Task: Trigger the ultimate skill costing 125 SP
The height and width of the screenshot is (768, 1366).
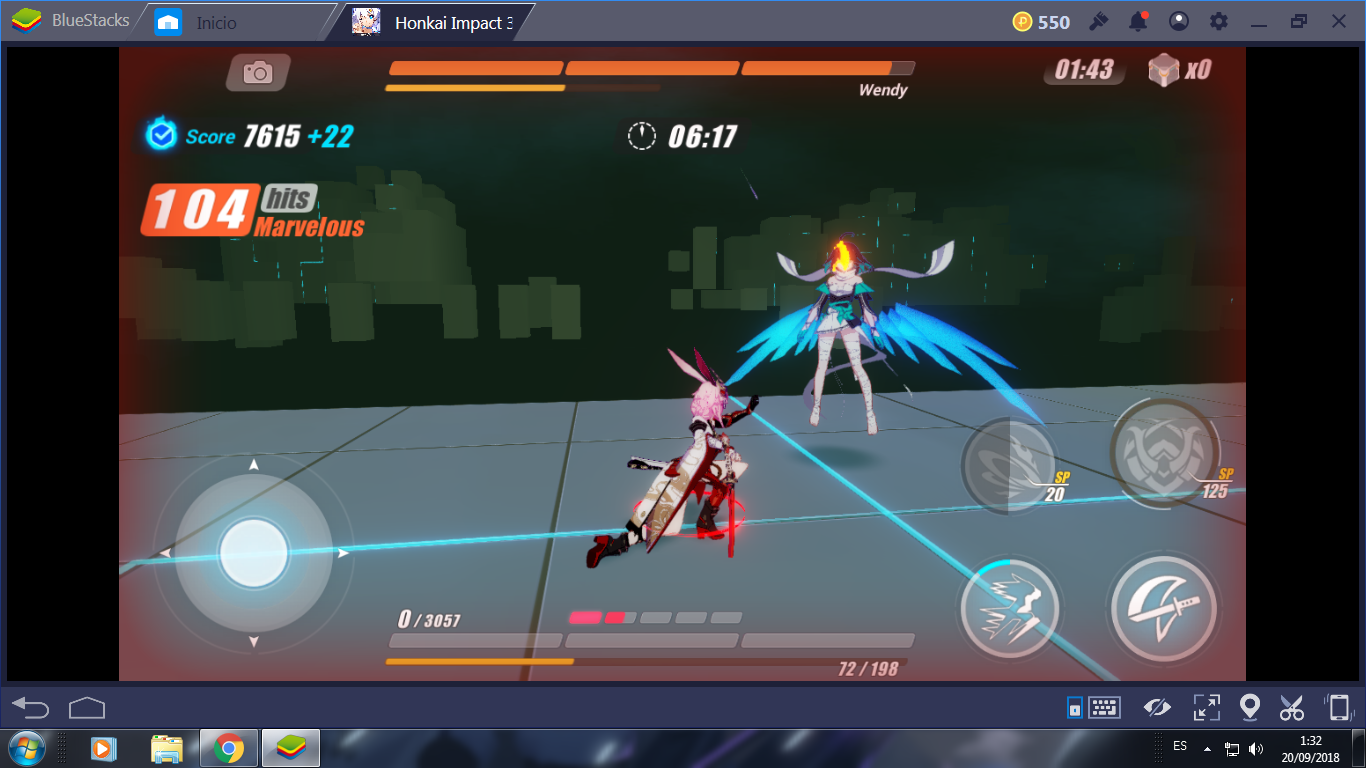Action: click(1163, 453)
